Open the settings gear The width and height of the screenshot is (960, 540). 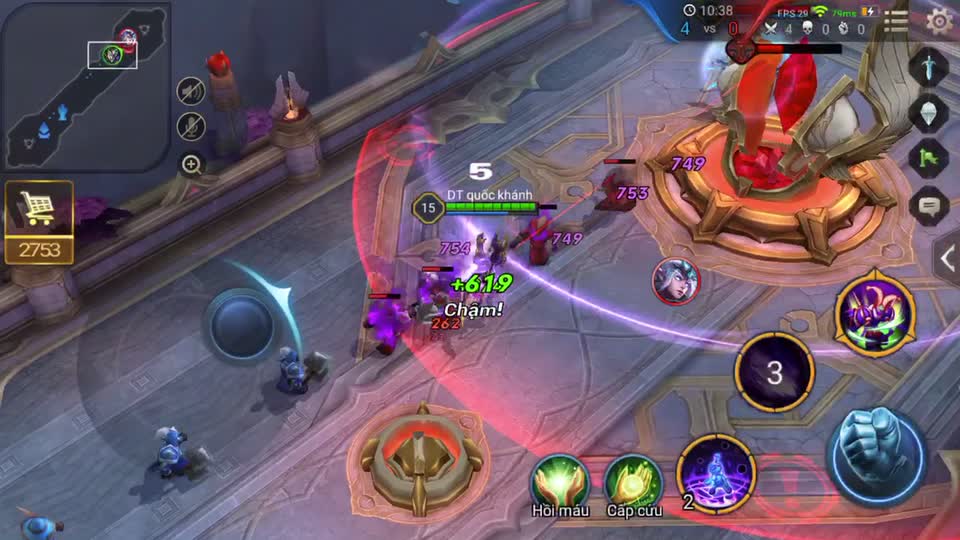tap(940, 20)
